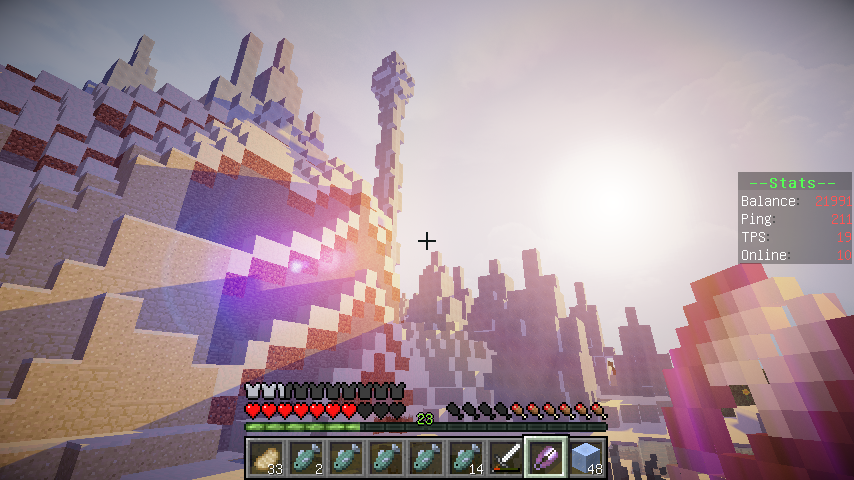
Task: Select the ice block stack of 48
Action: pyautogui.click(x=586, y=458)
